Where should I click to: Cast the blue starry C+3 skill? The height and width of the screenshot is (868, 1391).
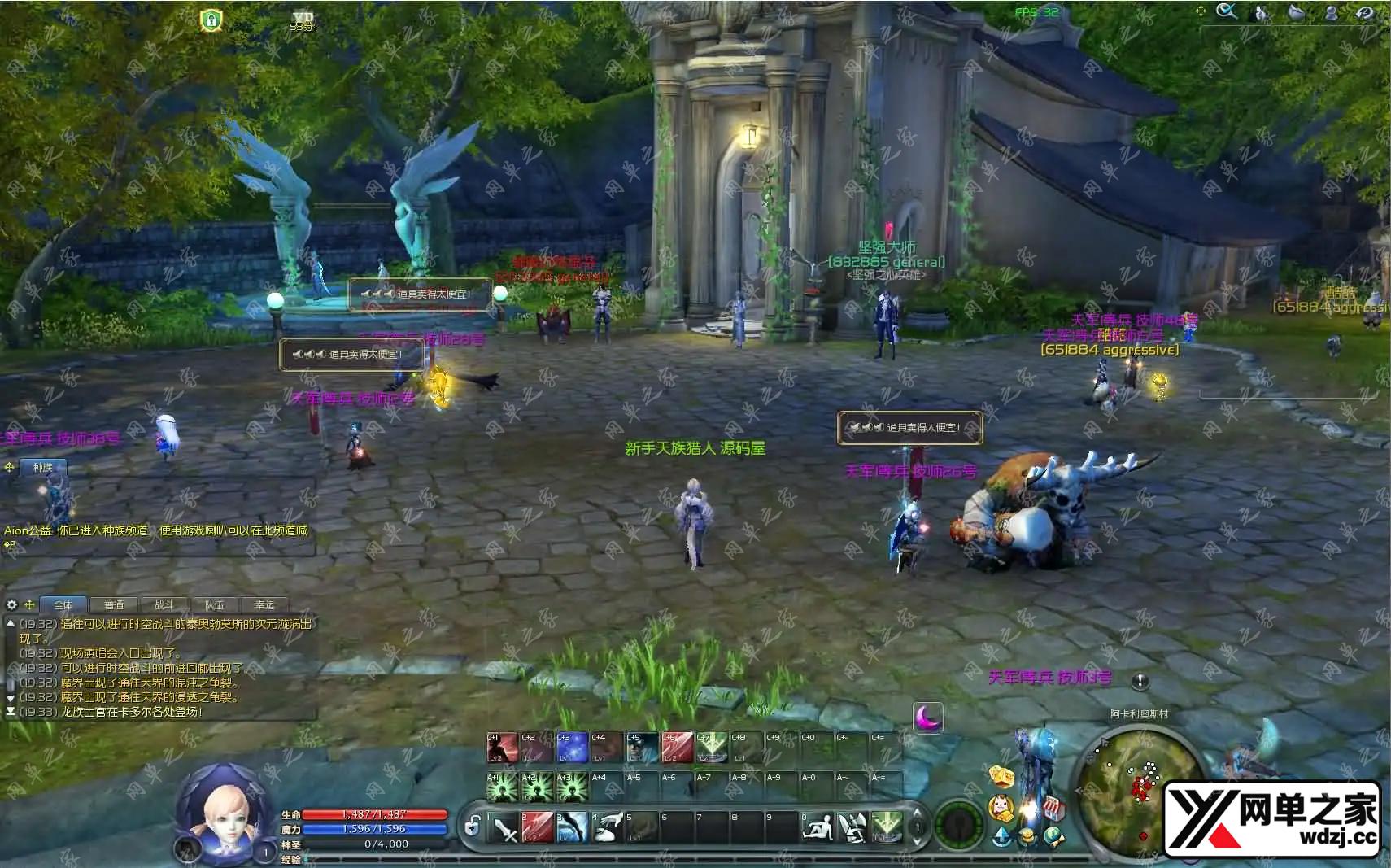coord(572,748)
